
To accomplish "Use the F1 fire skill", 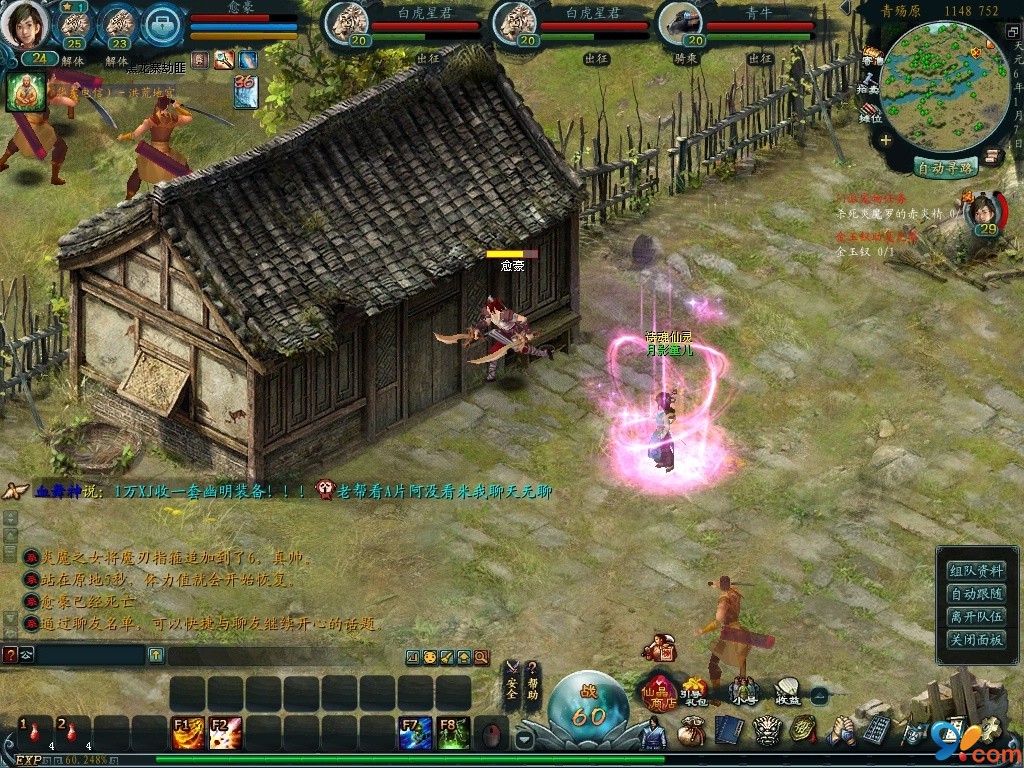I will (x=187, y=733).
